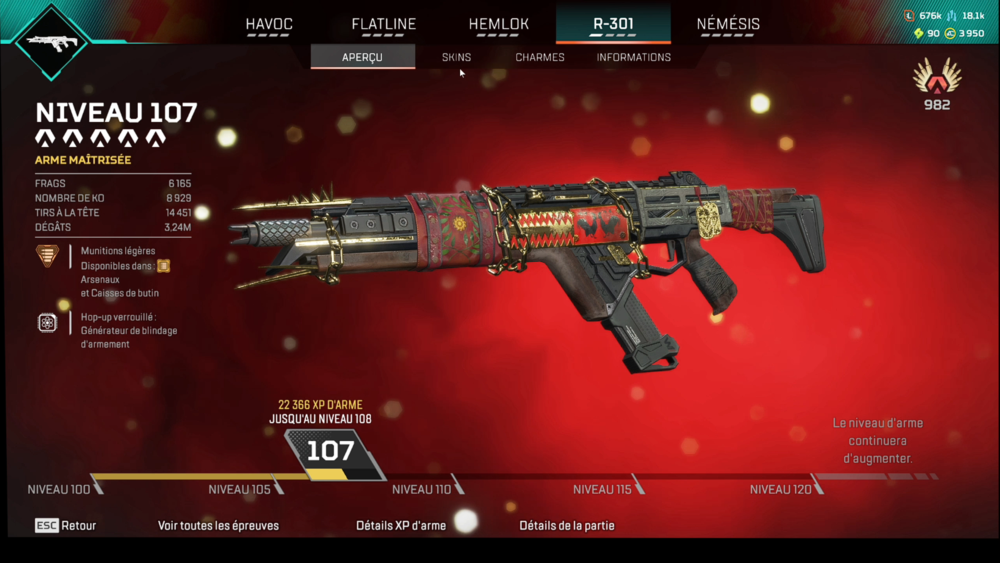Viewport: 1000px width, 563px height.
Task: Click the Retour back button
Action: (67, 525)
